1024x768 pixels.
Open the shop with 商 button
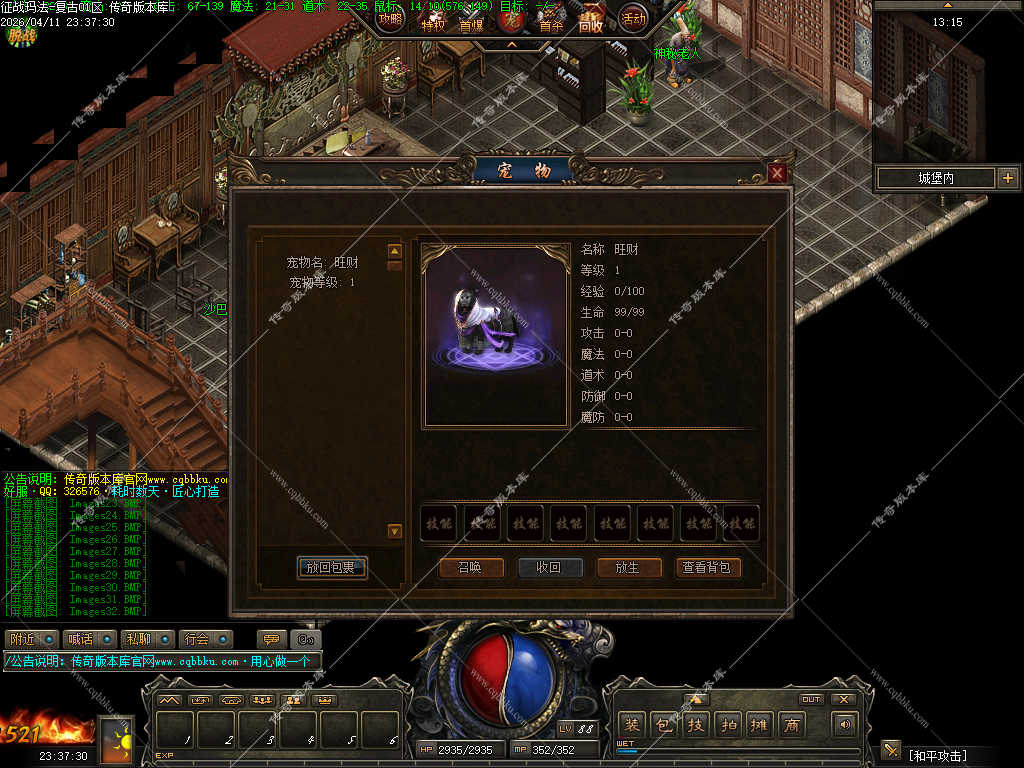click(x=793, y=724)
